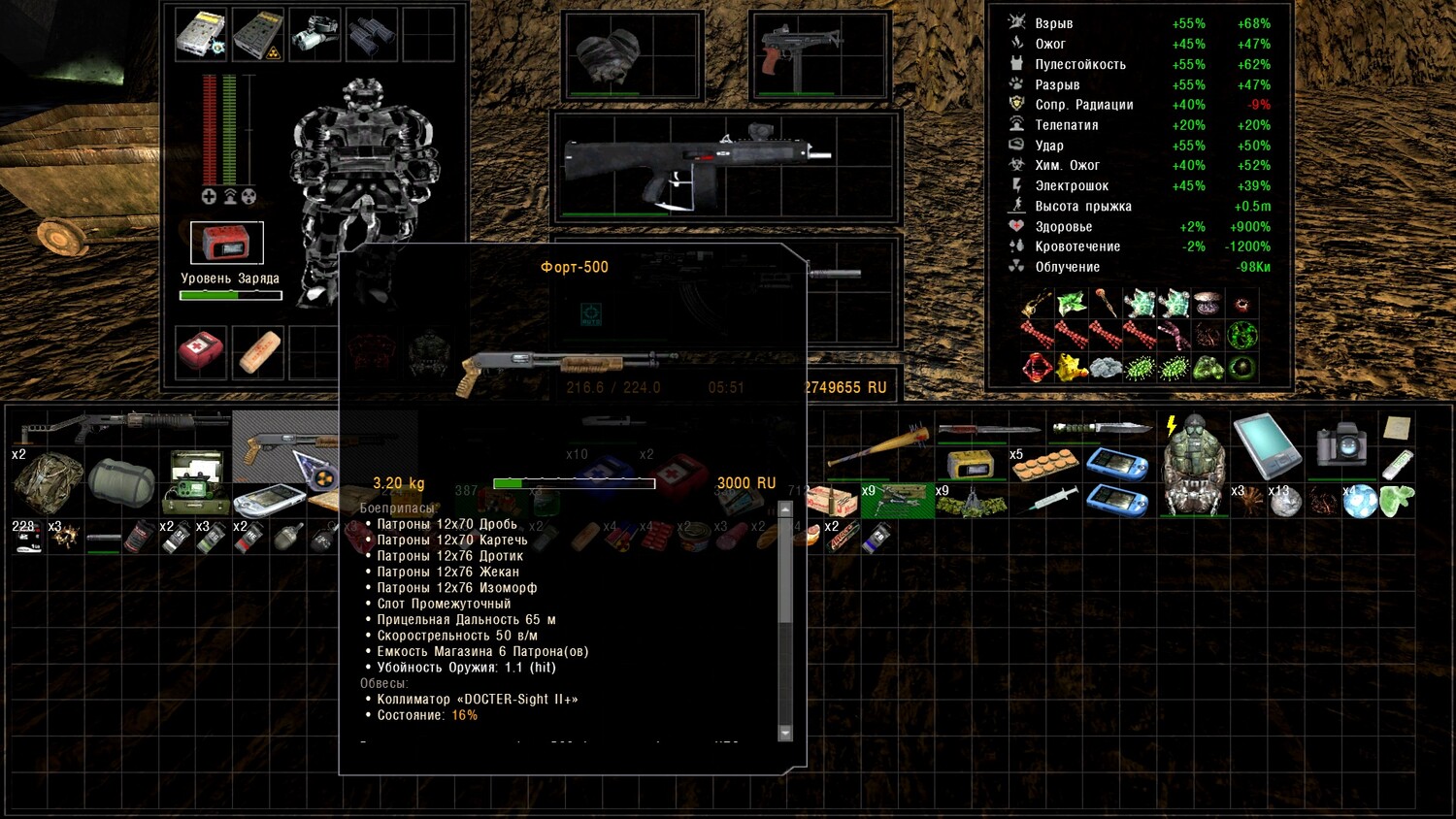
Task: Select the syringe item
Action: [1052, 500]
